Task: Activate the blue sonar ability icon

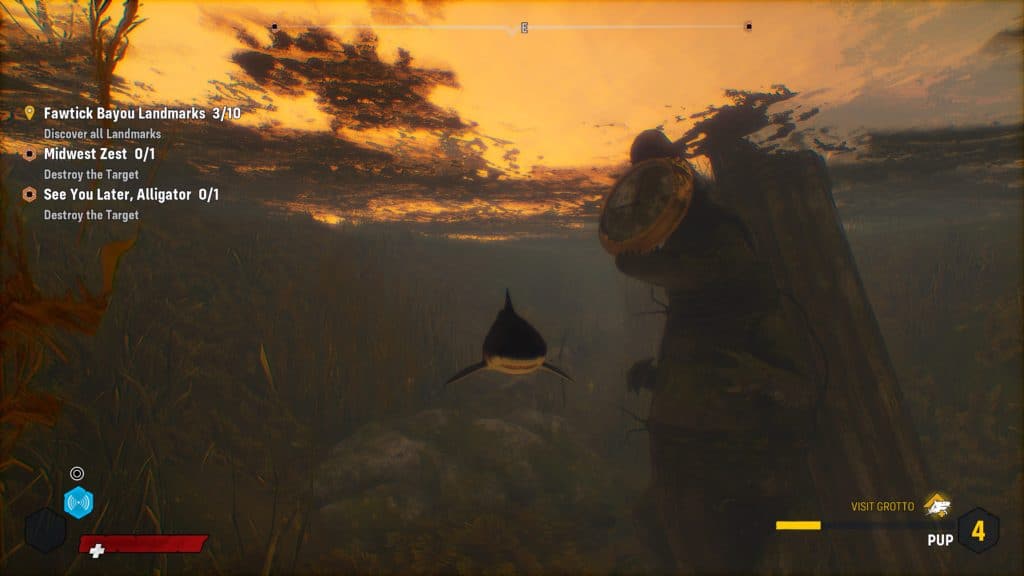Action: click(x=78, y=502)
